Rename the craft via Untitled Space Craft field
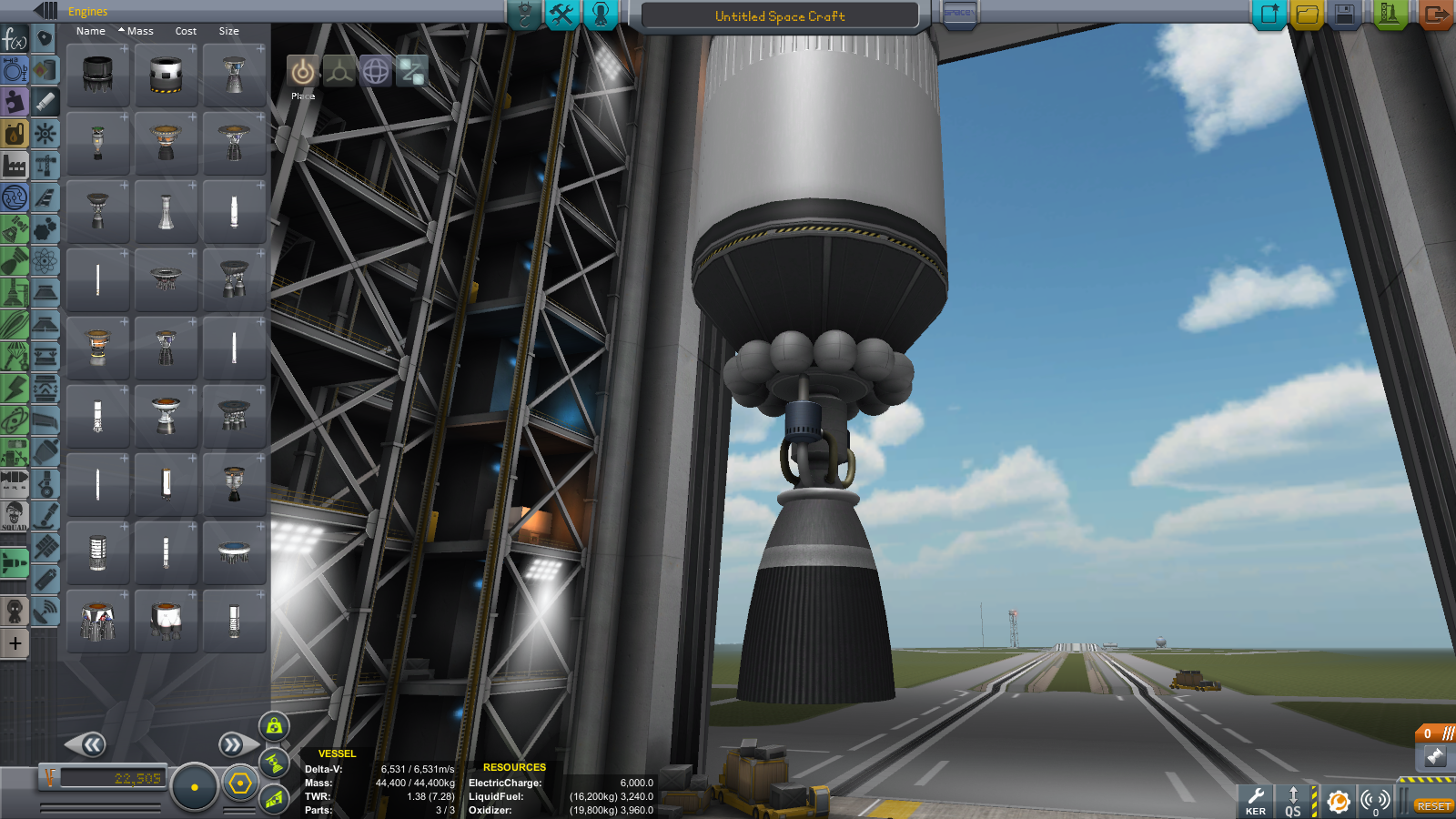The height and width of the screenshot is (819, 1456). click(x=780, y=16)
